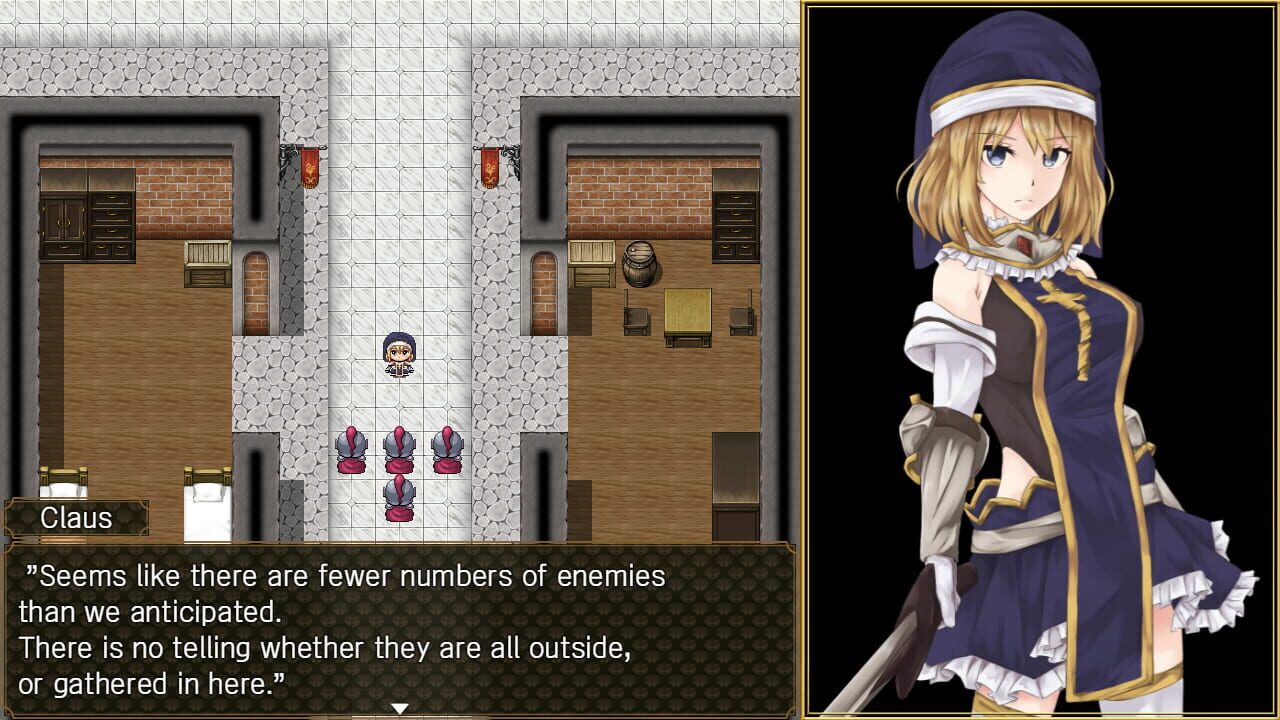Click the red banner on the left wall
Image resolution: width=1280 pixels, height=720 pixels.
310,169
